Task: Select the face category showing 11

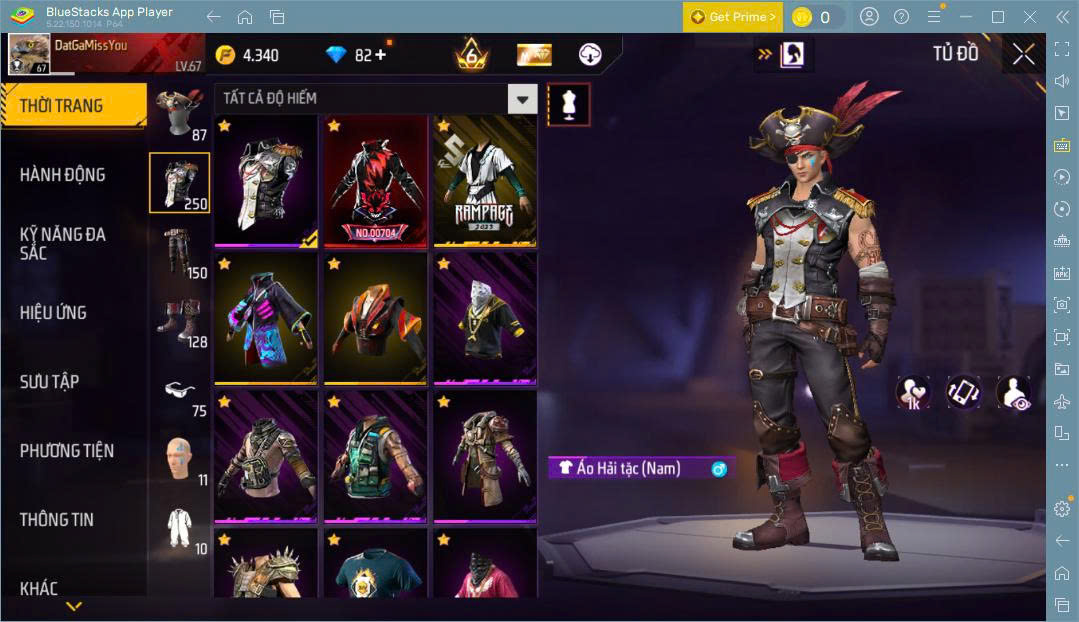Action: (x=180, y=458)
